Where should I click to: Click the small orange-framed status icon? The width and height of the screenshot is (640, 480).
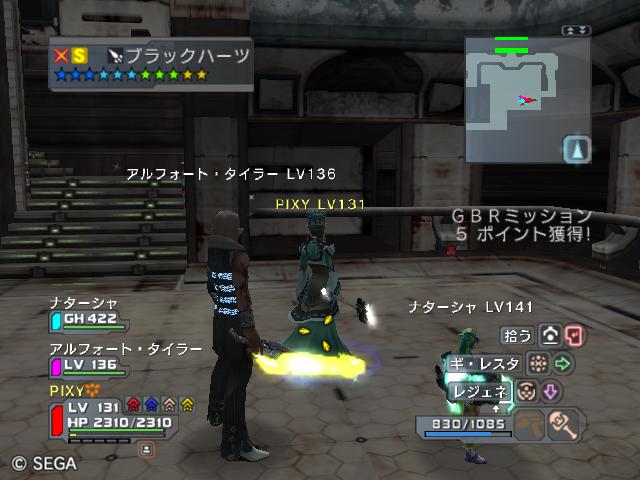tap(145, 450)
